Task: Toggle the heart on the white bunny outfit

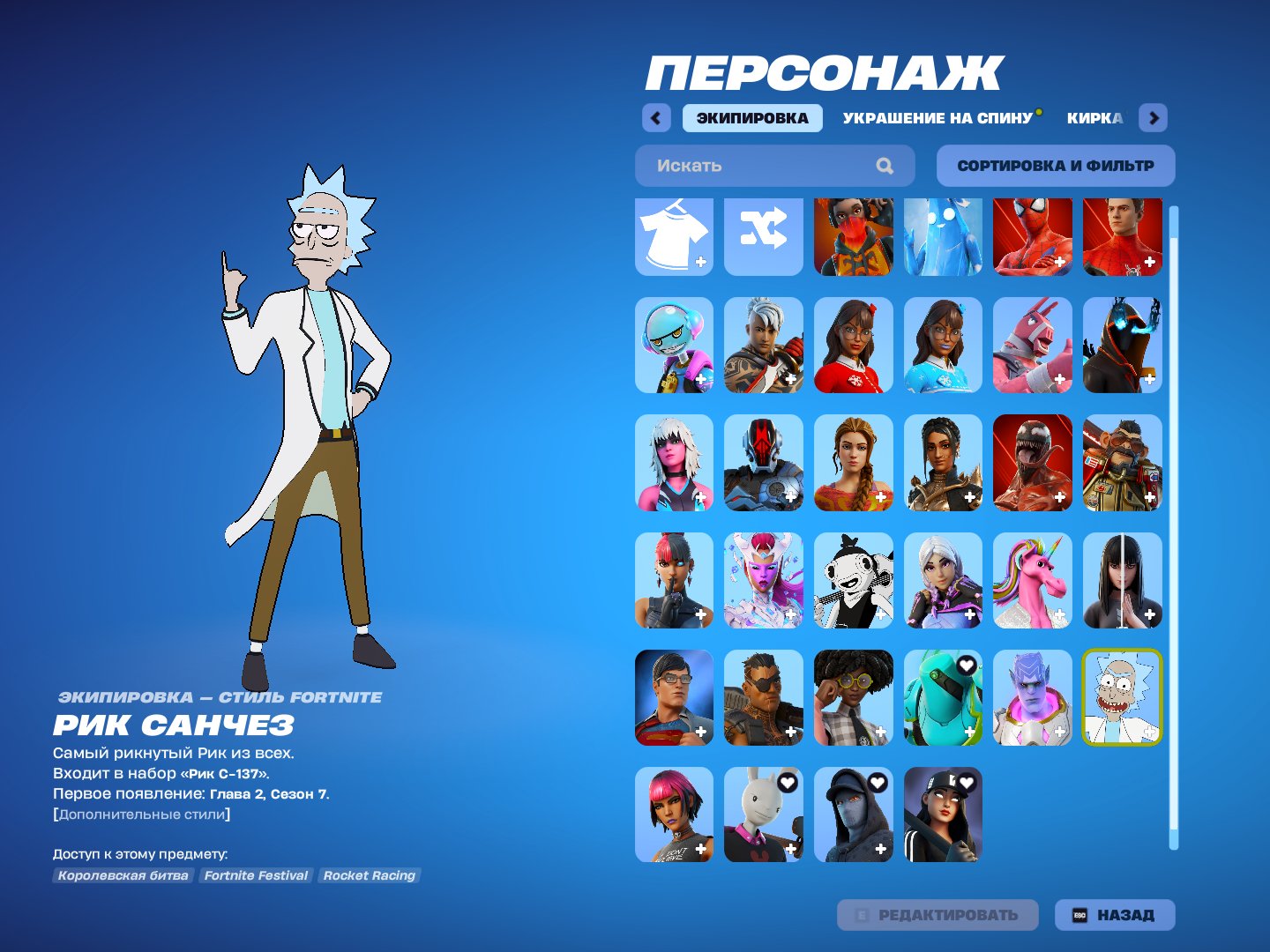Action: pos(787,781)
